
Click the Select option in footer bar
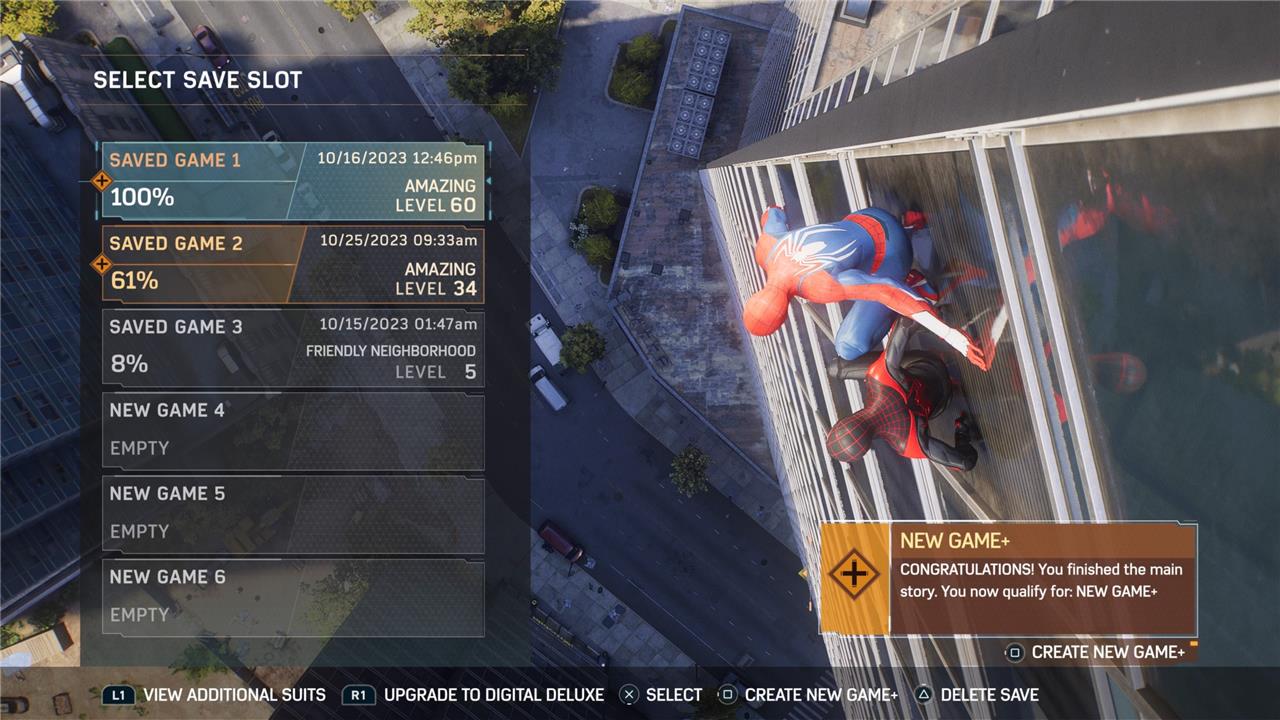[661, 695]
